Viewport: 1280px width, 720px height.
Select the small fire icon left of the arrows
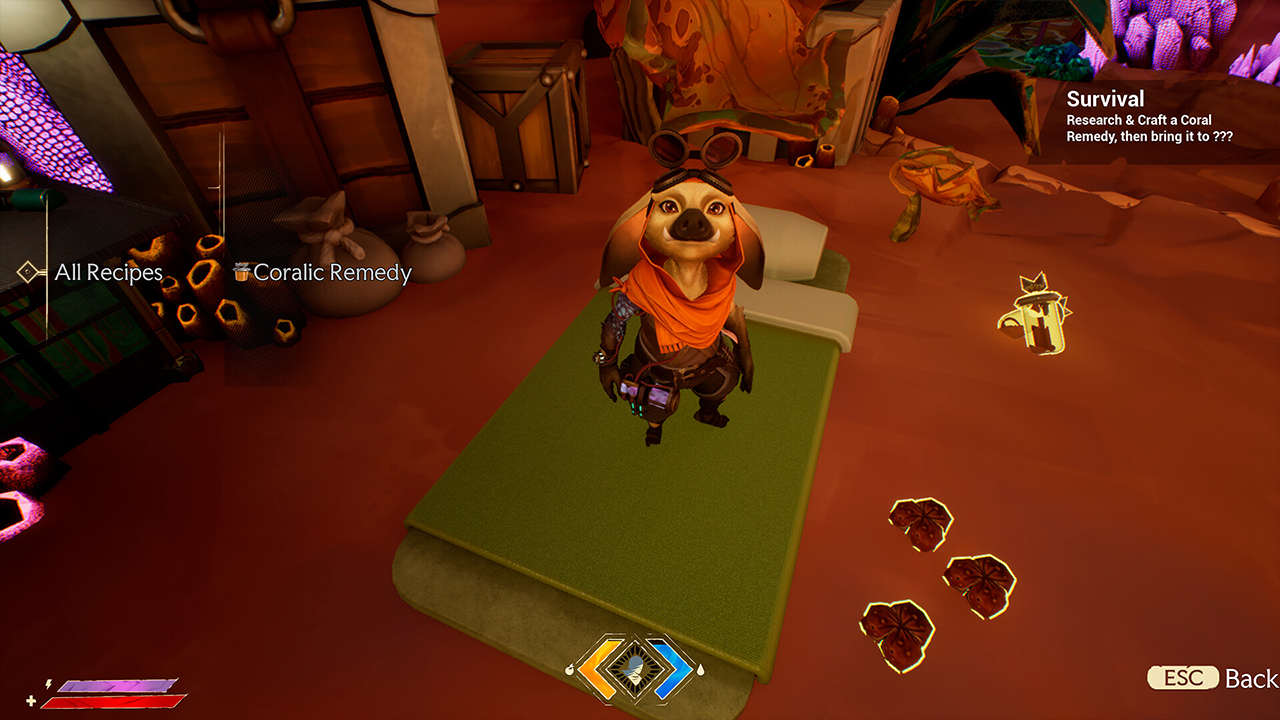coord(570,671)
